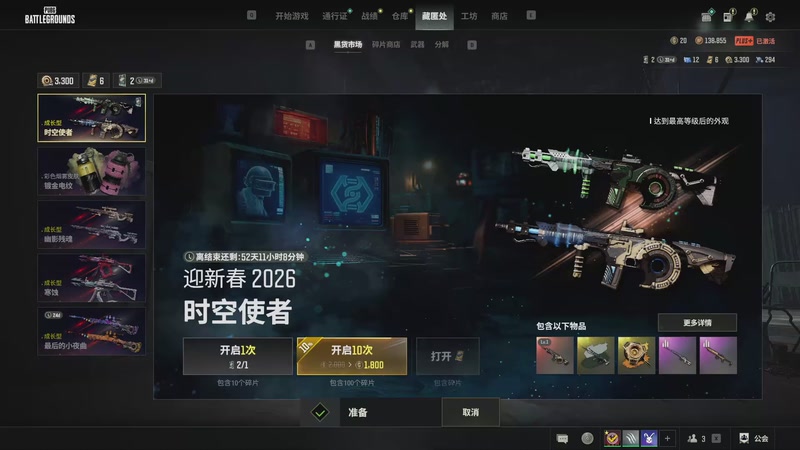Open the 仓库 inventory tab
The height and width of the screenshot is (450, 800).
tap(400, 16)
